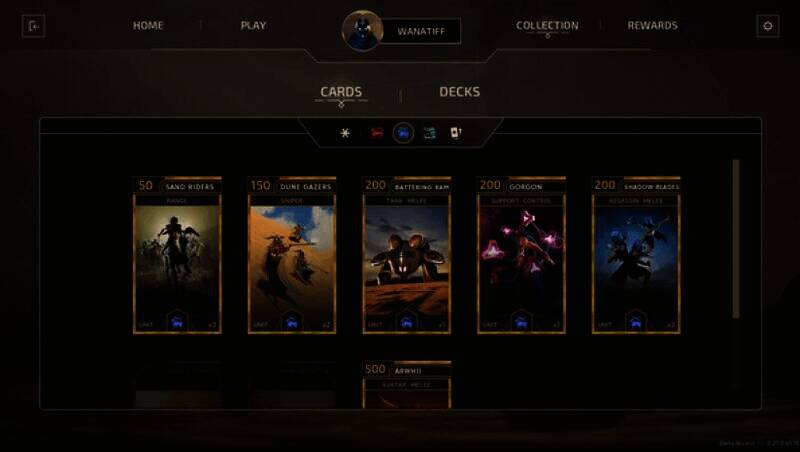Select the Shadow Blades card
The height and width of the screenshot is (452, 800).
tap(635, 256)
